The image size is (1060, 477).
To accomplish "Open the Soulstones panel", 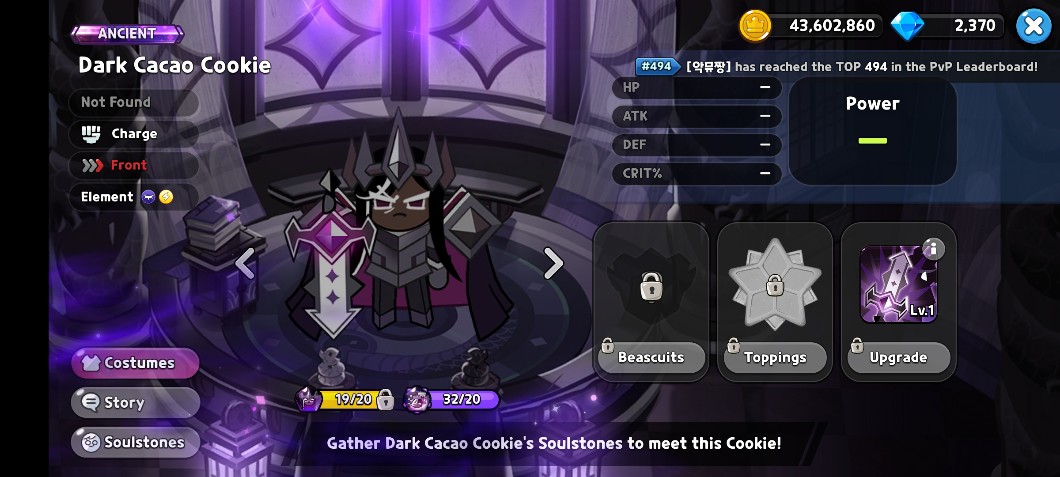I will pyautogui.click(x=135, y=442).
